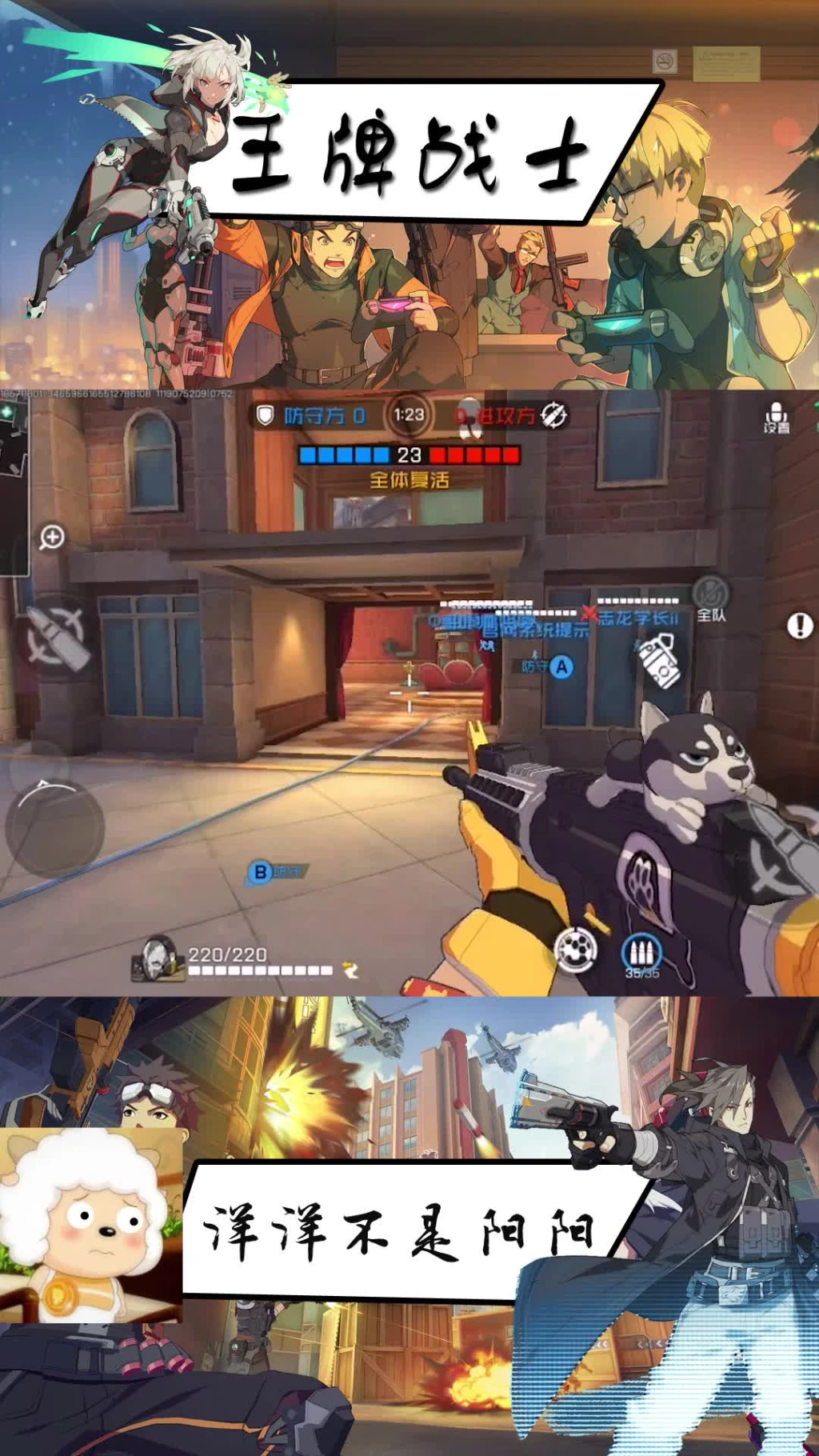This screenshot has width=819, height=1456.
Task: Tap the virtual movement joystick
Action: tap(54, 826)
